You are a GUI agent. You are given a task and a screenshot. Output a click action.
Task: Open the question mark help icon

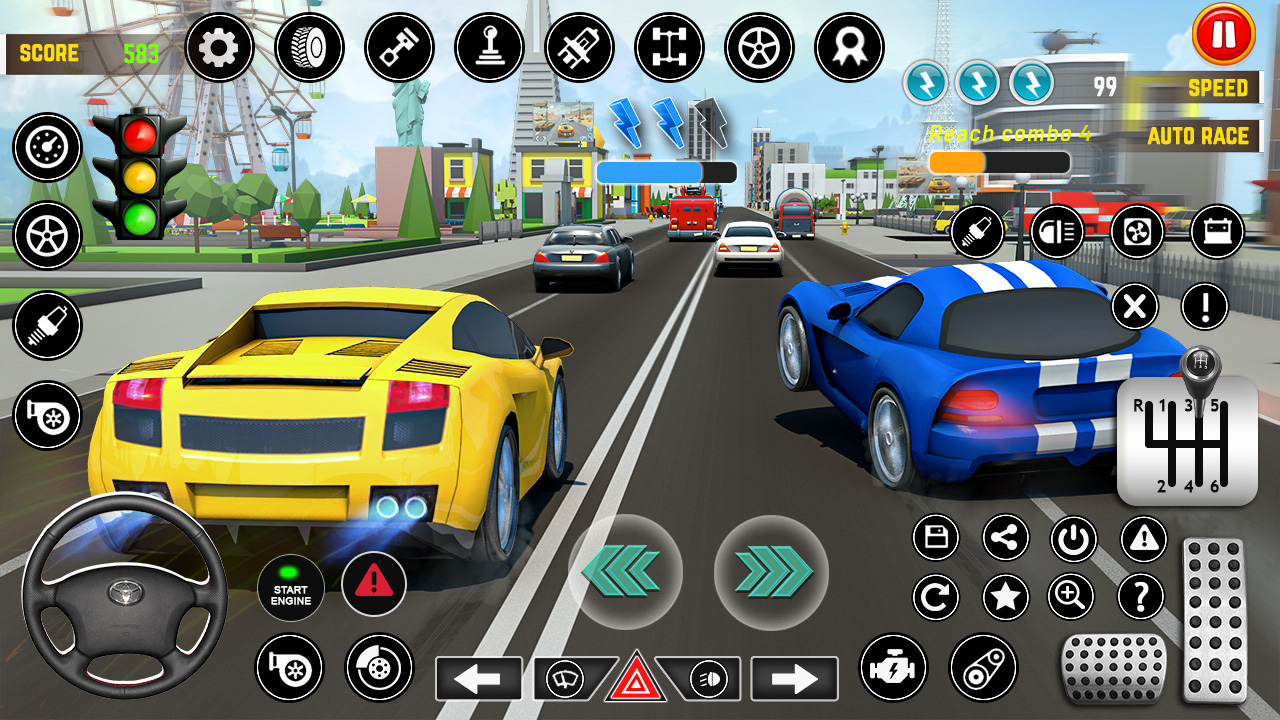point(1141,598)
